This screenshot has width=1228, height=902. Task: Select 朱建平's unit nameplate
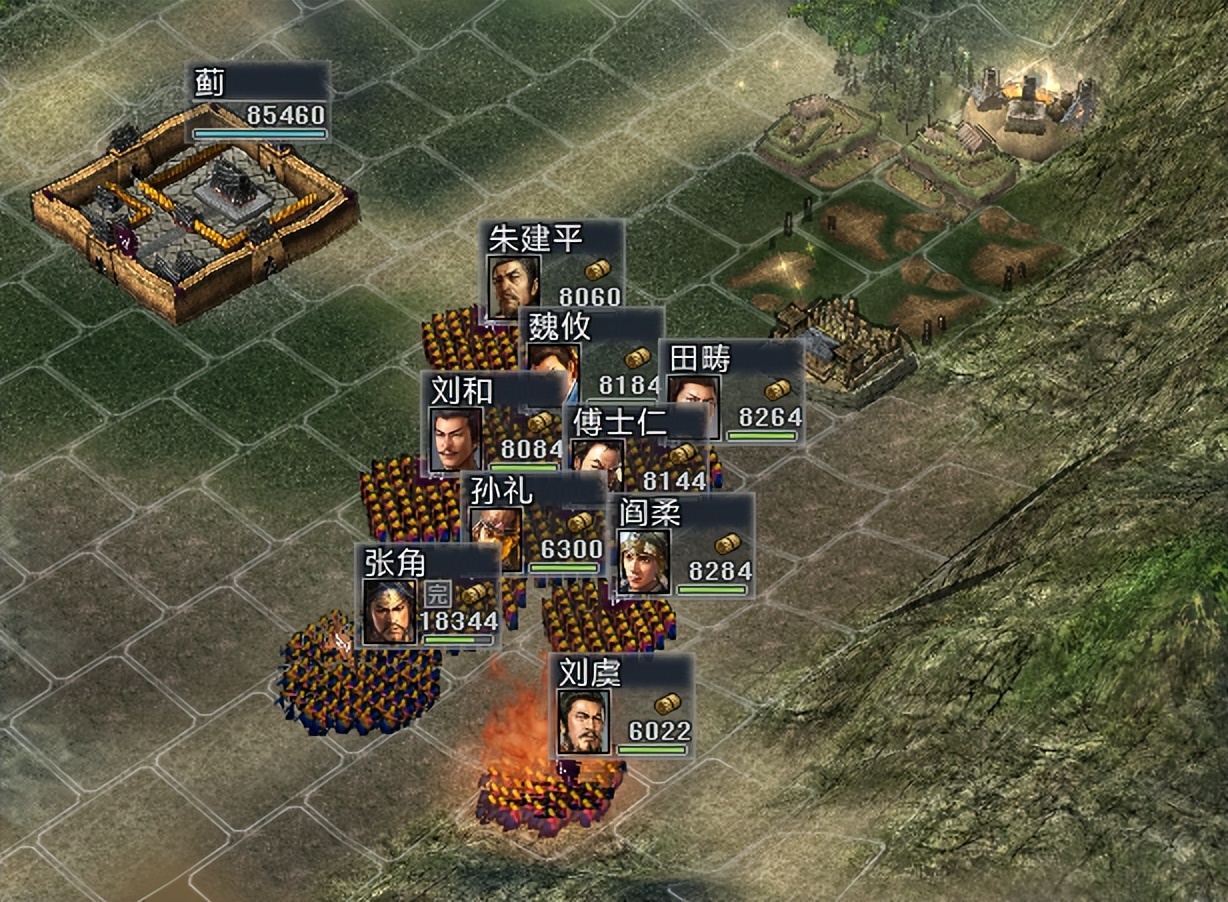coord(553,263)
